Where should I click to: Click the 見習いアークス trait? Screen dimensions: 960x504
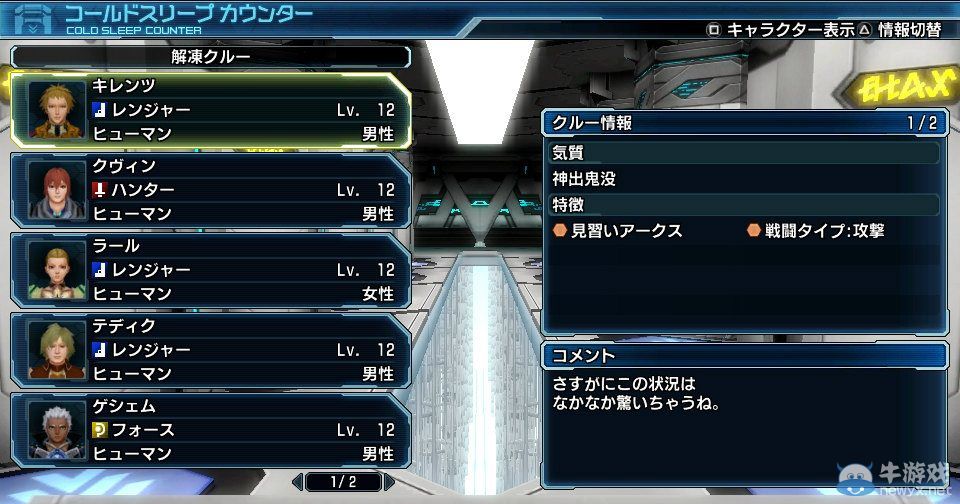click(x=618, y=231)
